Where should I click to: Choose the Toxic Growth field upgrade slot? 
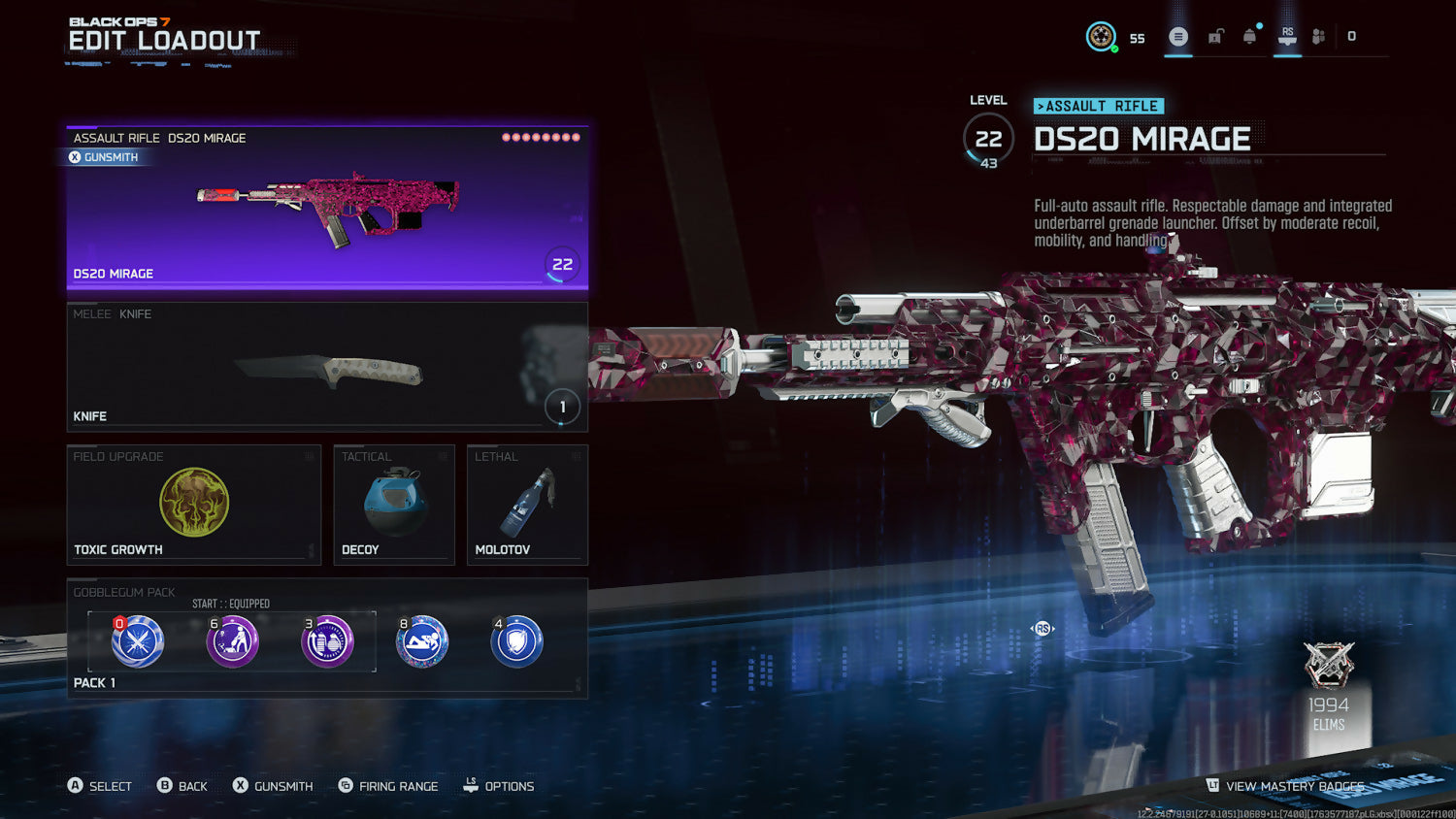[x=194, y=505]
